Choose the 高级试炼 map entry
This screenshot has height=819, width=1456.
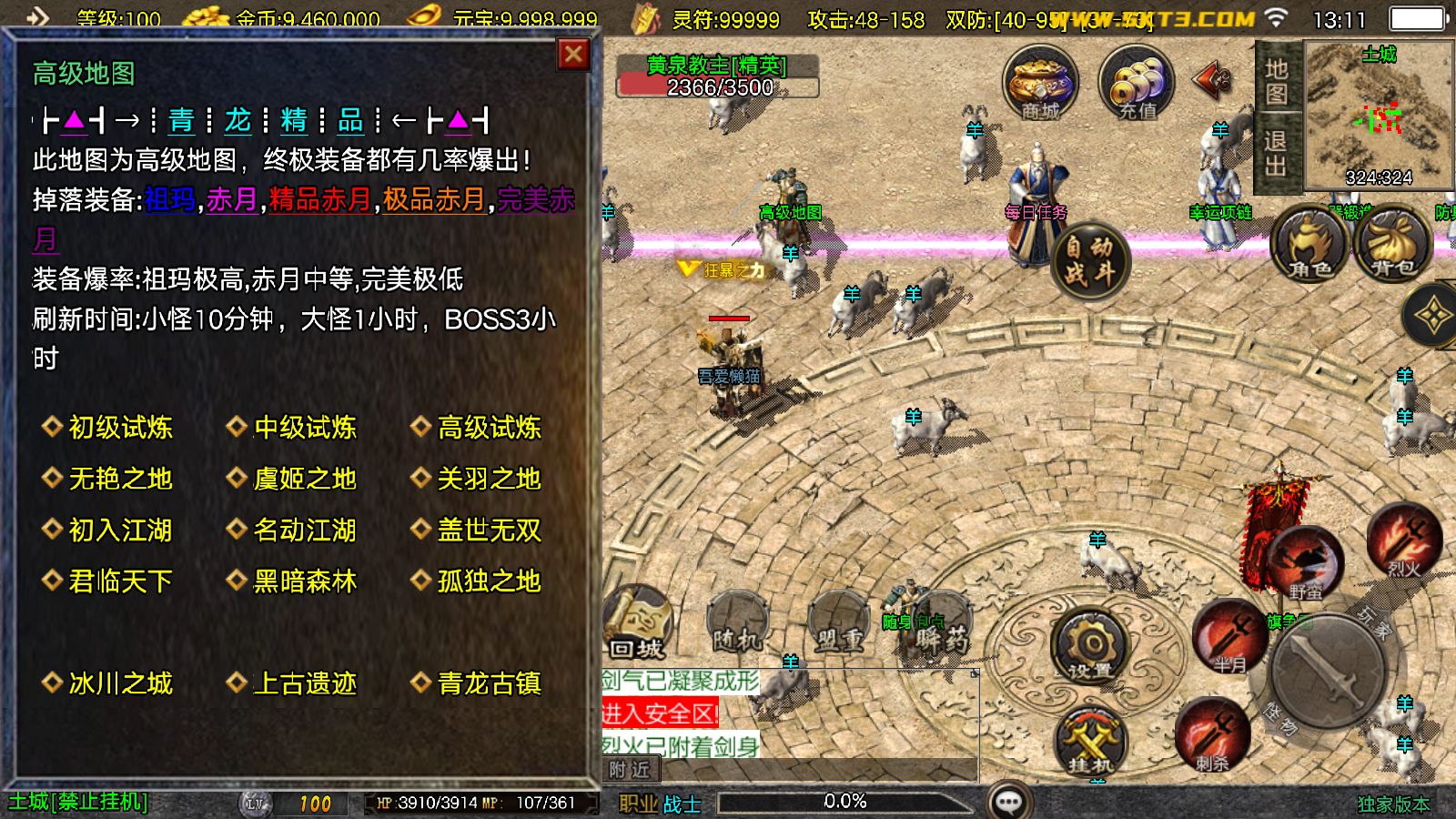pyautogui.click(x=488, y=428)
